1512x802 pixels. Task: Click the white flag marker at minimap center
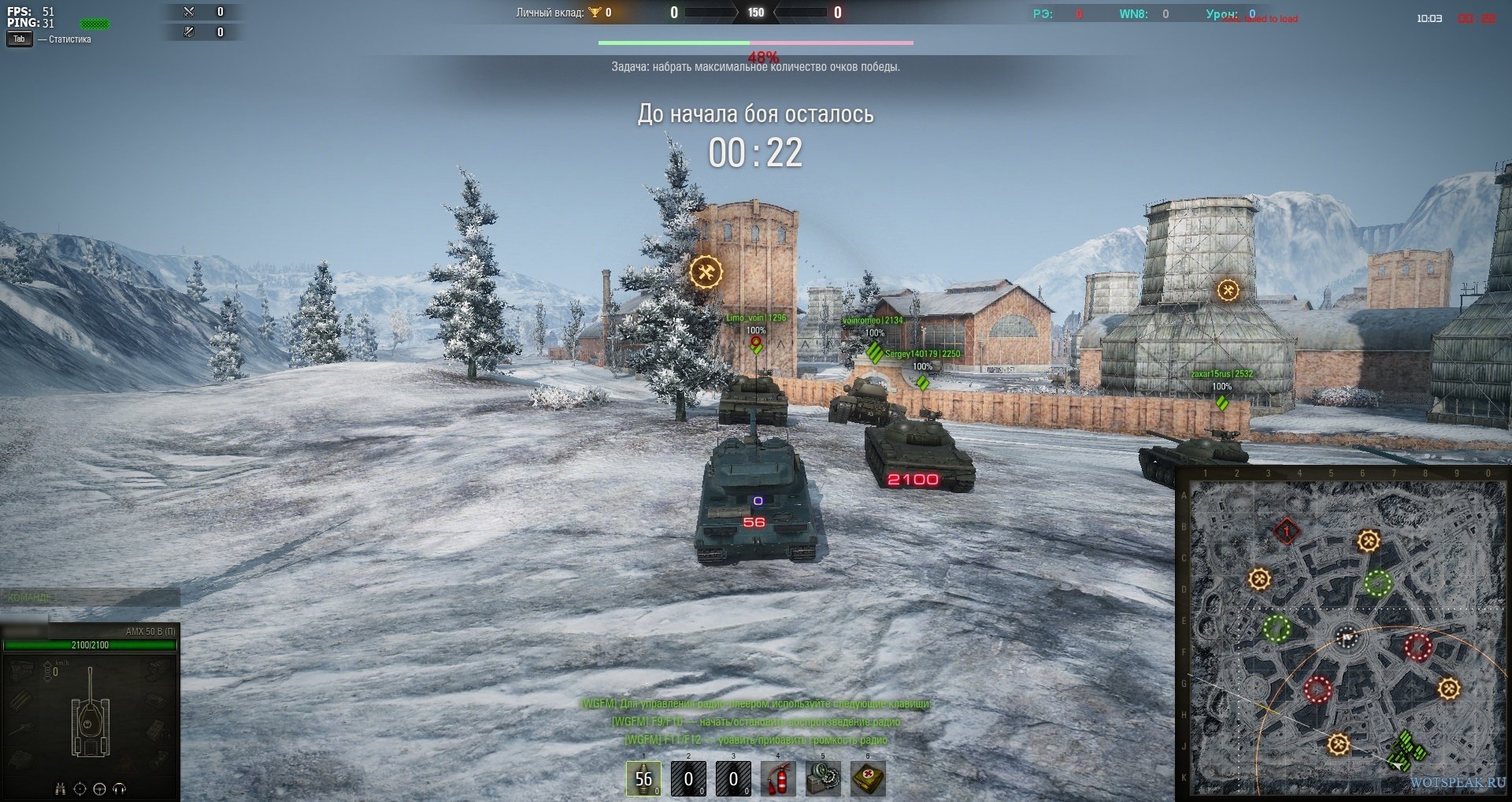1347,637
